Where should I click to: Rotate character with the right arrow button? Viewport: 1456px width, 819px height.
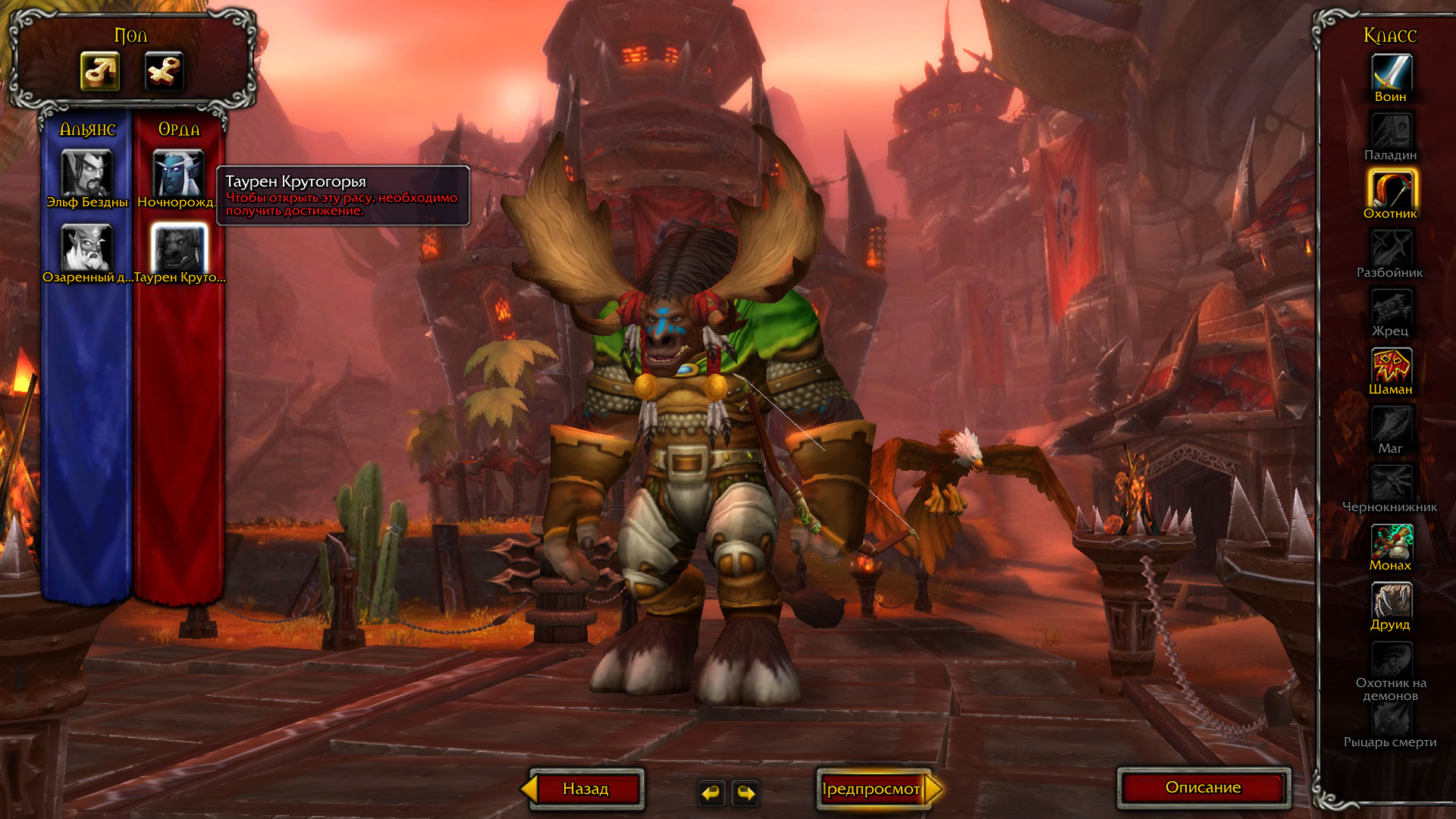pos(746,792)
